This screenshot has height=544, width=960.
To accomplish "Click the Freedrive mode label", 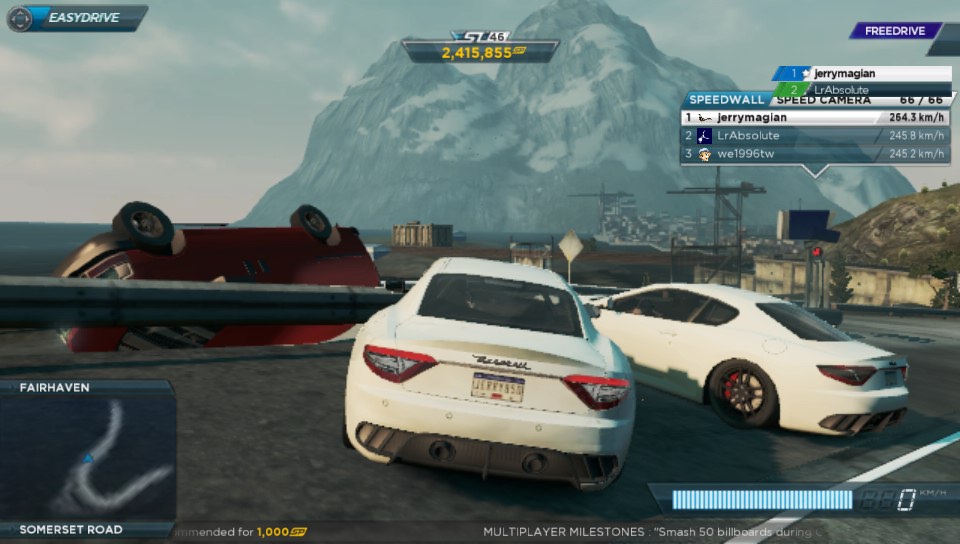I will [893, 31].
